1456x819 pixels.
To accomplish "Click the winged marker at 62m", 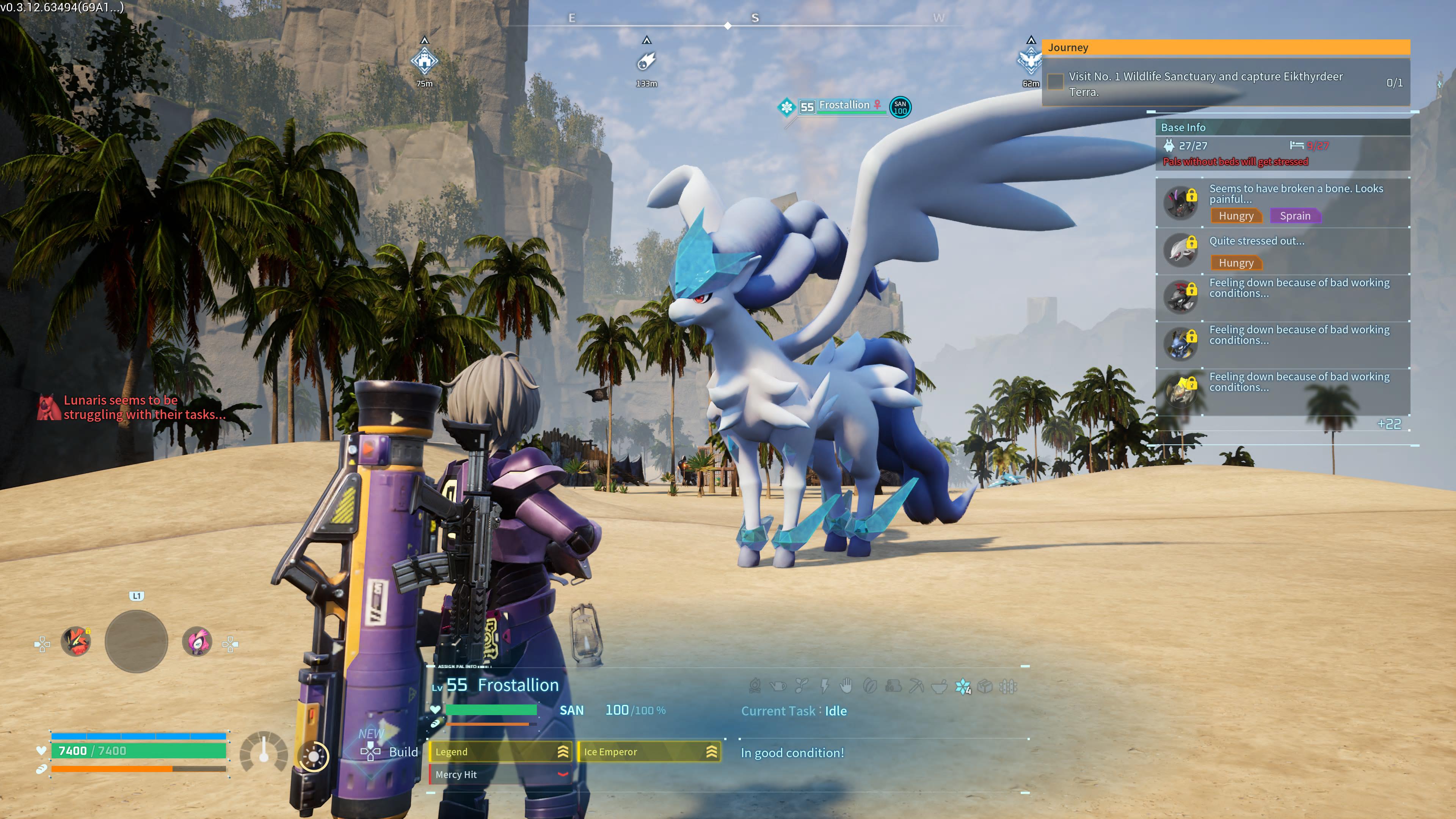I will pyautogui.click(x=1030, y=61).
